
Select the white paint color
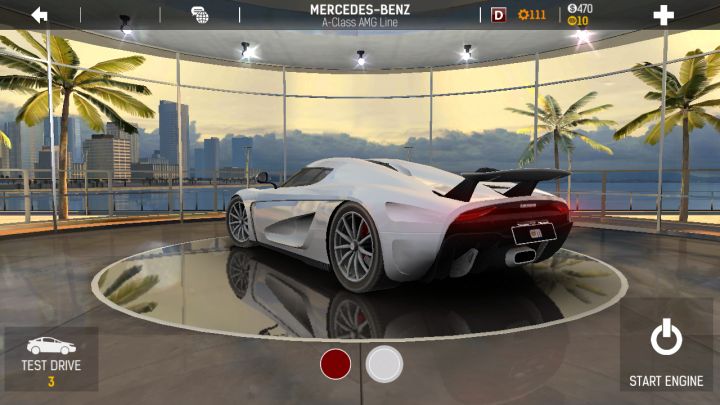point(384,364)
